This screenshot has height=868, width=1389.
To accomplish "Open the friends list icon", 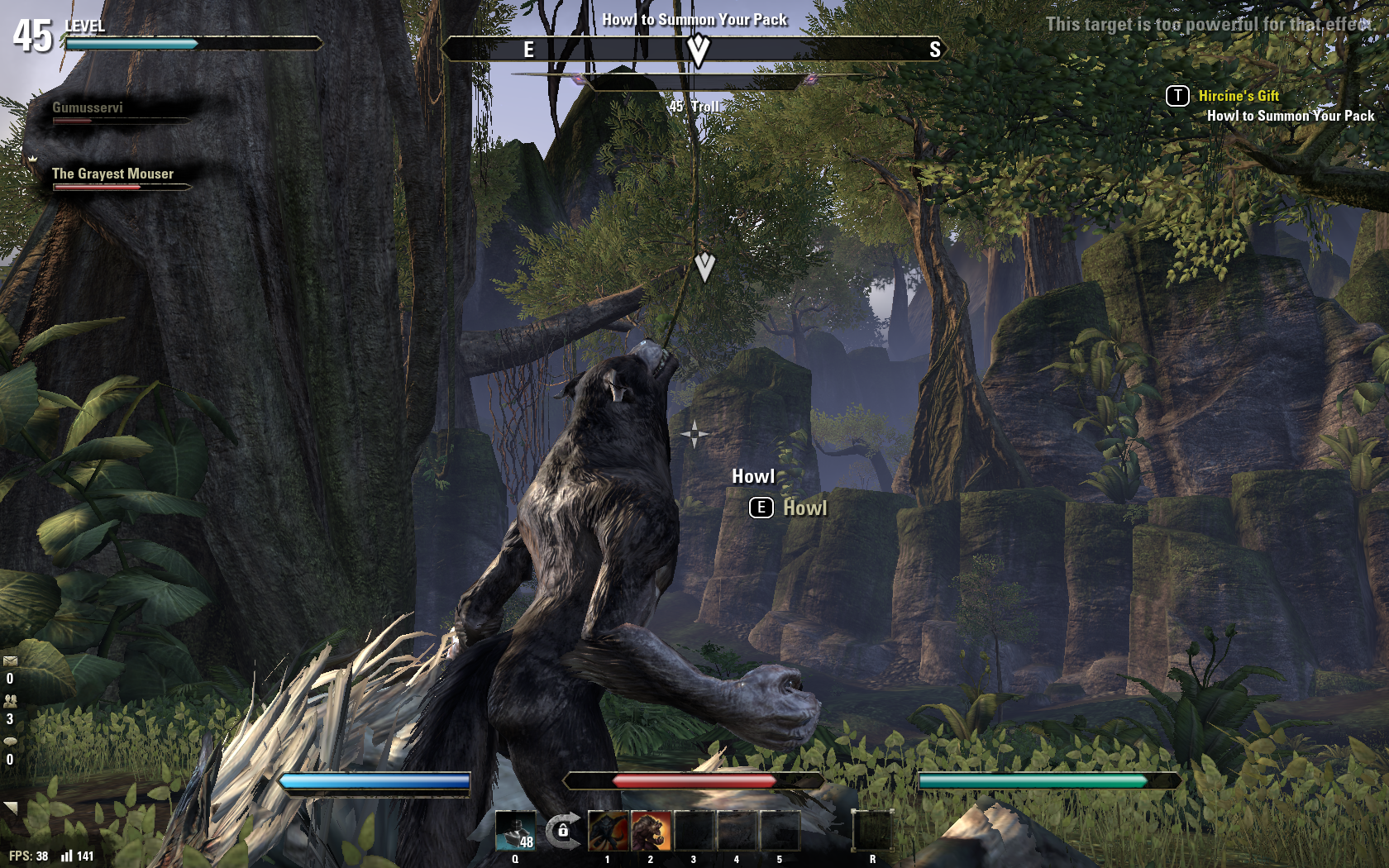I will click(x=10, y=701).
